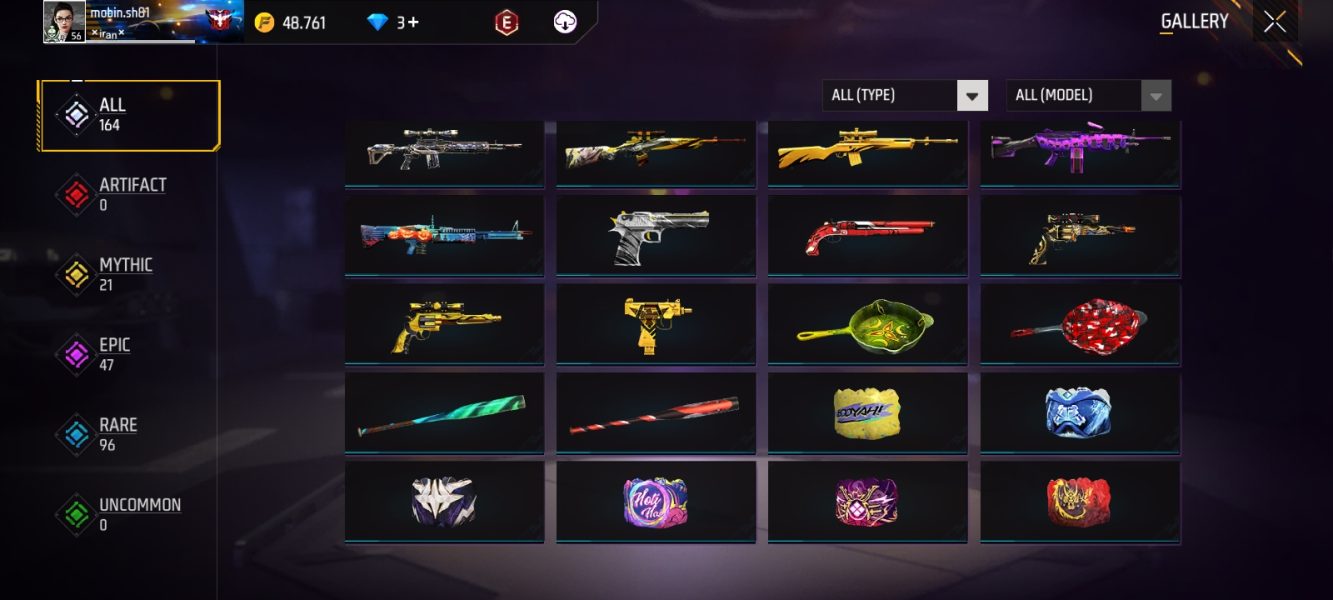Close the Gallery screen
The height and width of the screenshot is (600, 1333).
(x=1275, y=22)
